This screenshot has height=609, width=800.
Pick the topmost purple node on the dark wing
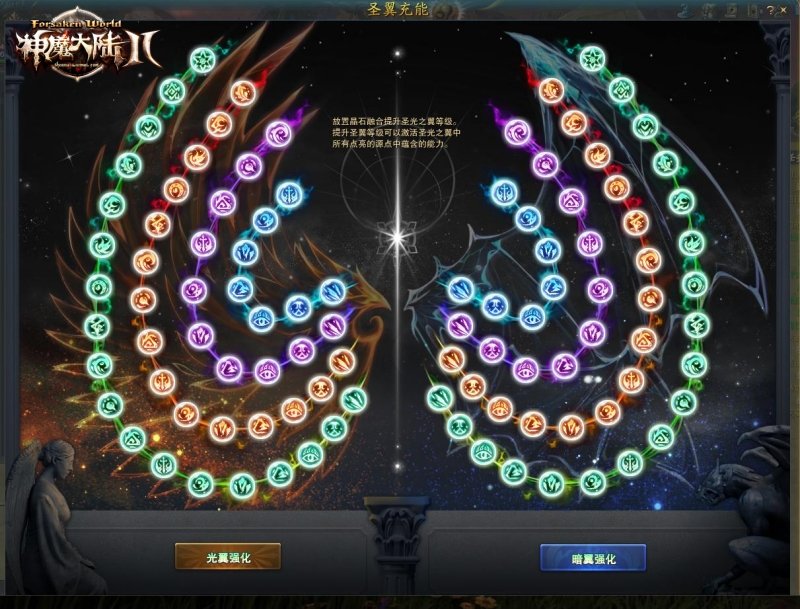(x=517, y=132)
